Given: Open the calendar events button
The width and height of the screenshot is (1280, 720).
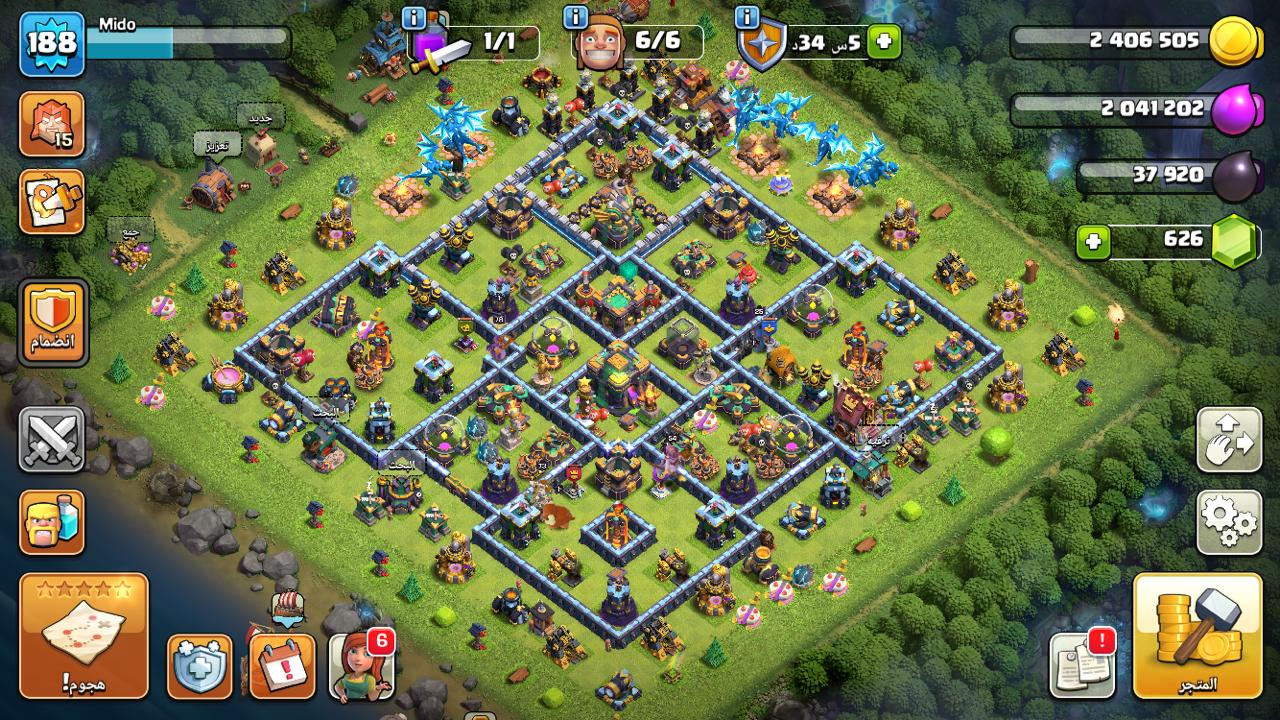Looking at the screenshot, I should point(282,666).
